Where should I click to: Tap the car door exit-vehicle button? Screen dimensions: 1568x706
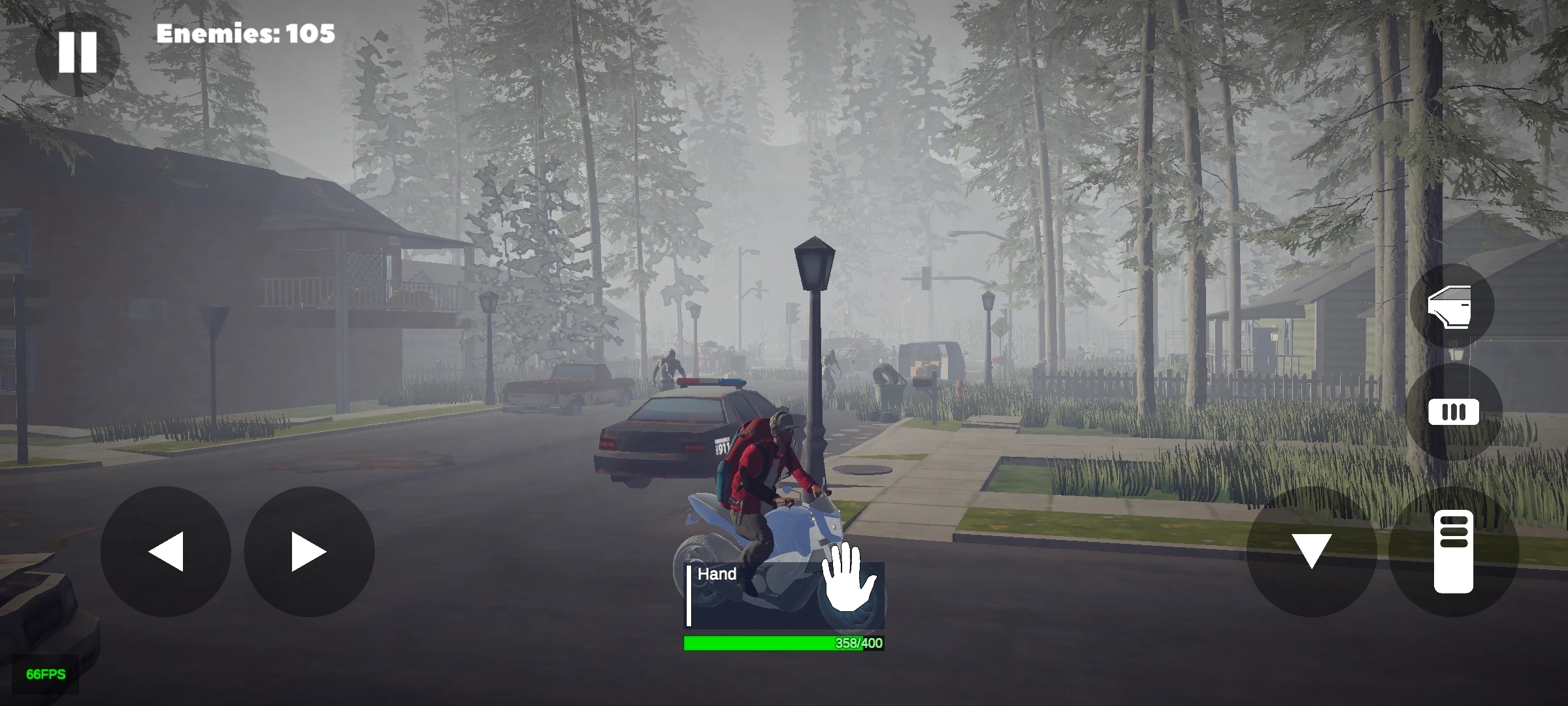(1452, 306)
